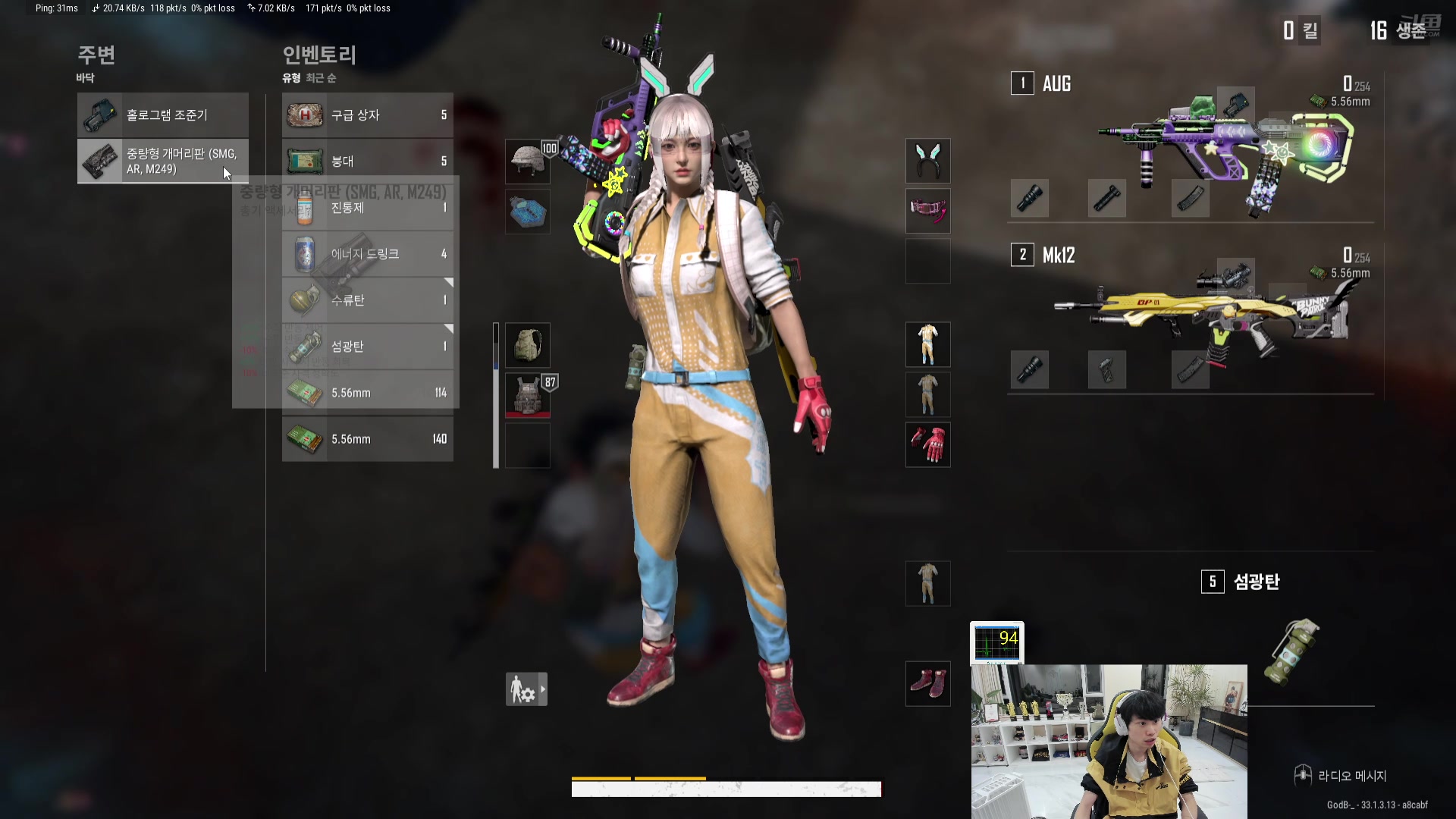The height and width of the screenshot is (819, 1456).
Task: Select the 5.56mm ammo stack of 140
Action: [x=367, y=439]
